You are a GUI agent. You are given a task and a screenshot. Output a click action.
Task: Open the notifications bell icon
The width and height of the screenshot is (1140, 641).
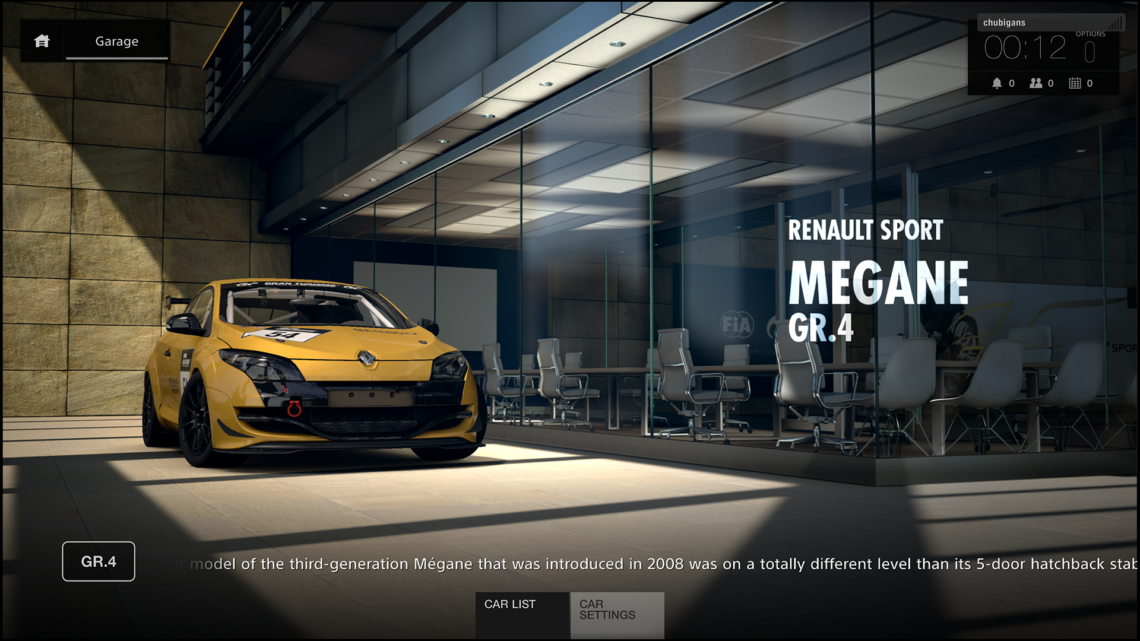coord(997,83)
